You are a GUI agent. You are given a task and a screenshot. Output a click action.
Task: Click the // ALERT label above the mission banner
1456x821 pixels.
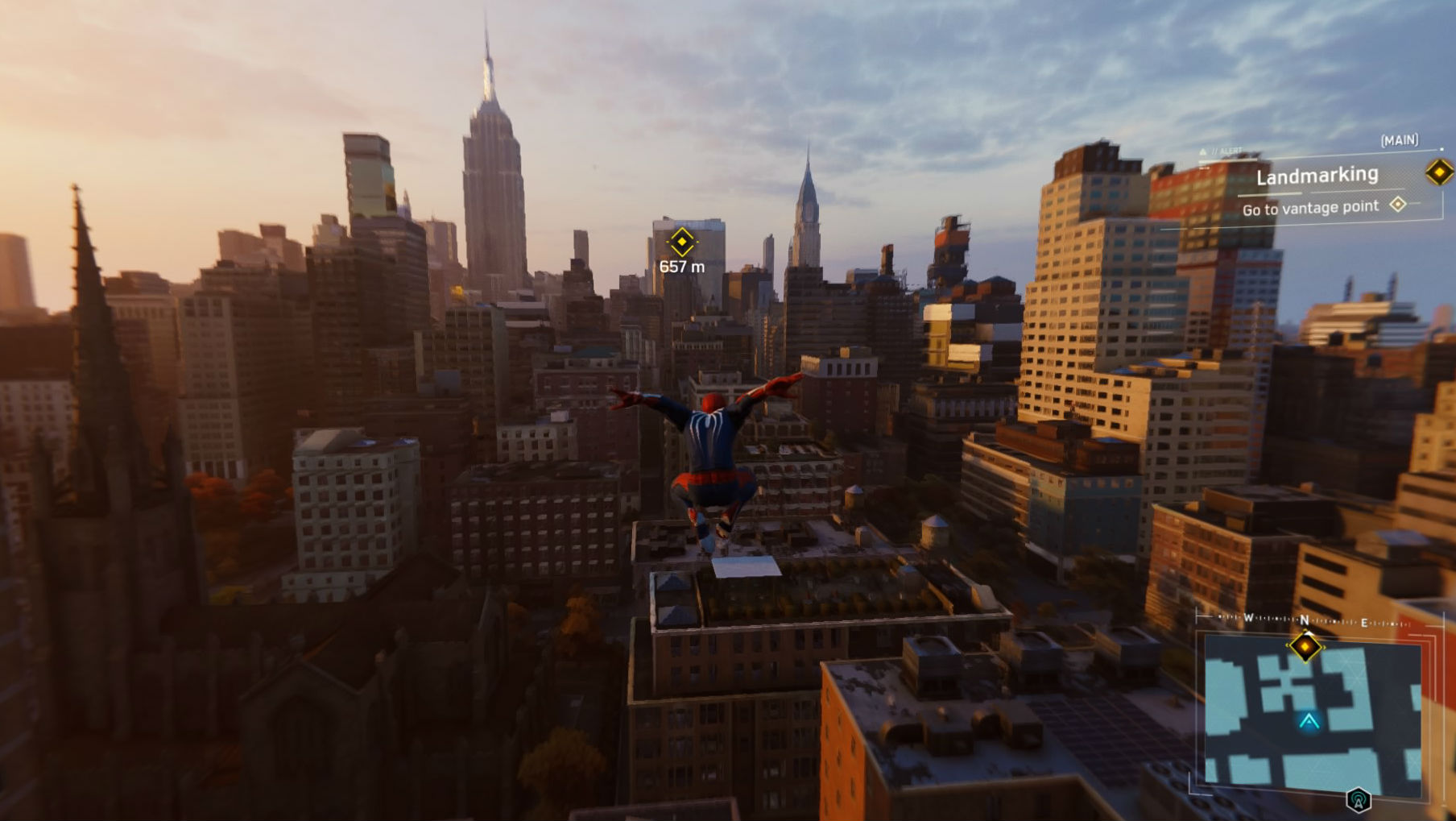click(1224, 151)
